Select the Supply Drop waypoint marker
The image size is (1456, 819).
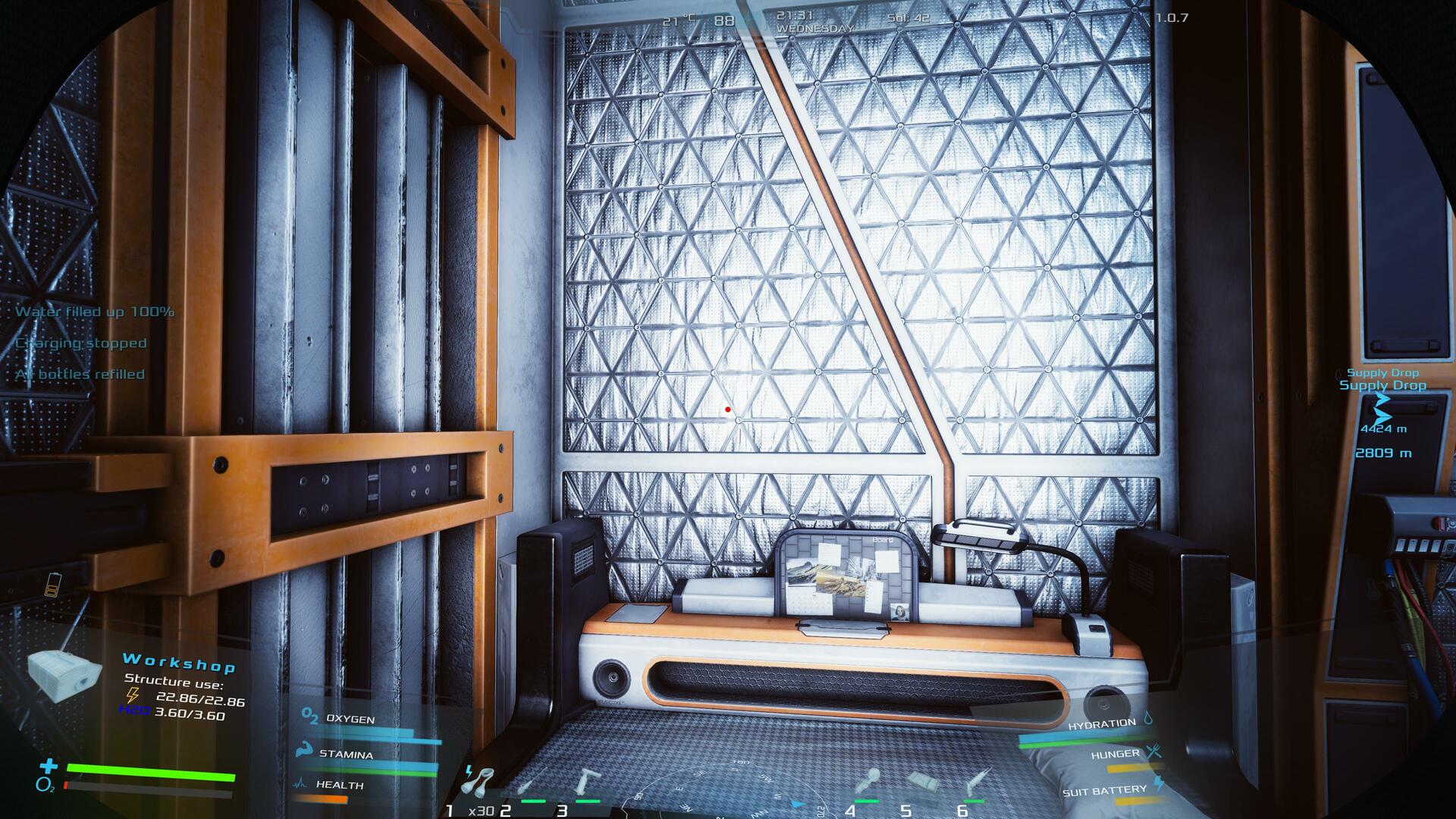(1382, 409)
